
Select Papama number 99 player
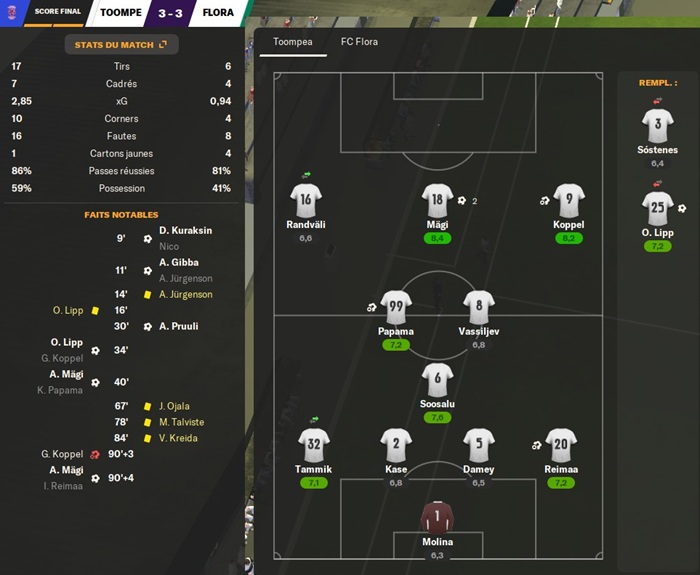pyautogui.click(x=396, y=307)
